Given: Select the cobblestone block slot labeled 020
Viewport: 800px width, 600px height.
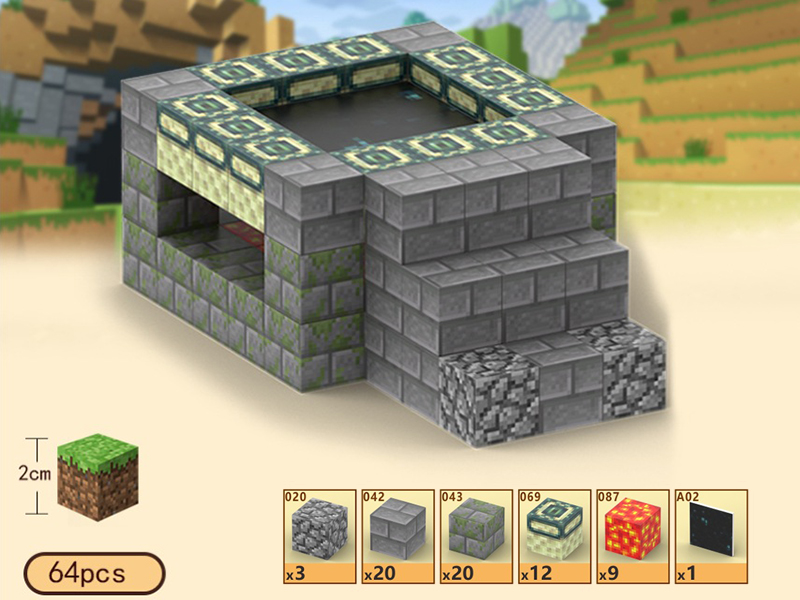Looking at the screenshot, I should 320,535.
